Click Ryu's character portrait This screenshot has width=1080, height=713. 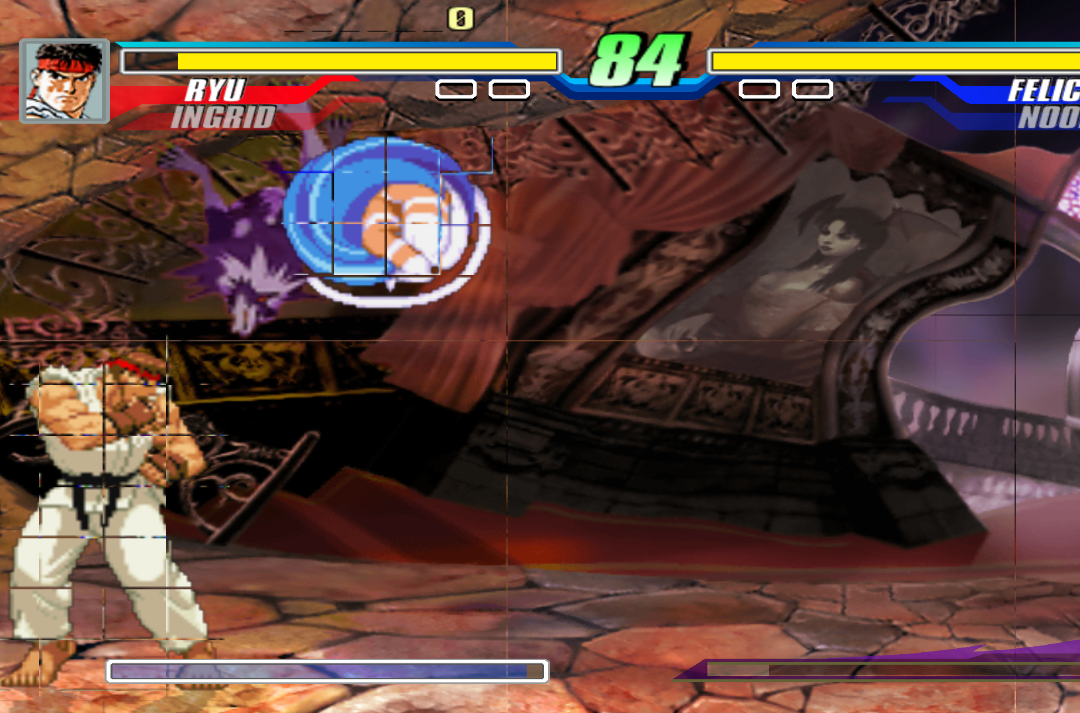[64, 80]
